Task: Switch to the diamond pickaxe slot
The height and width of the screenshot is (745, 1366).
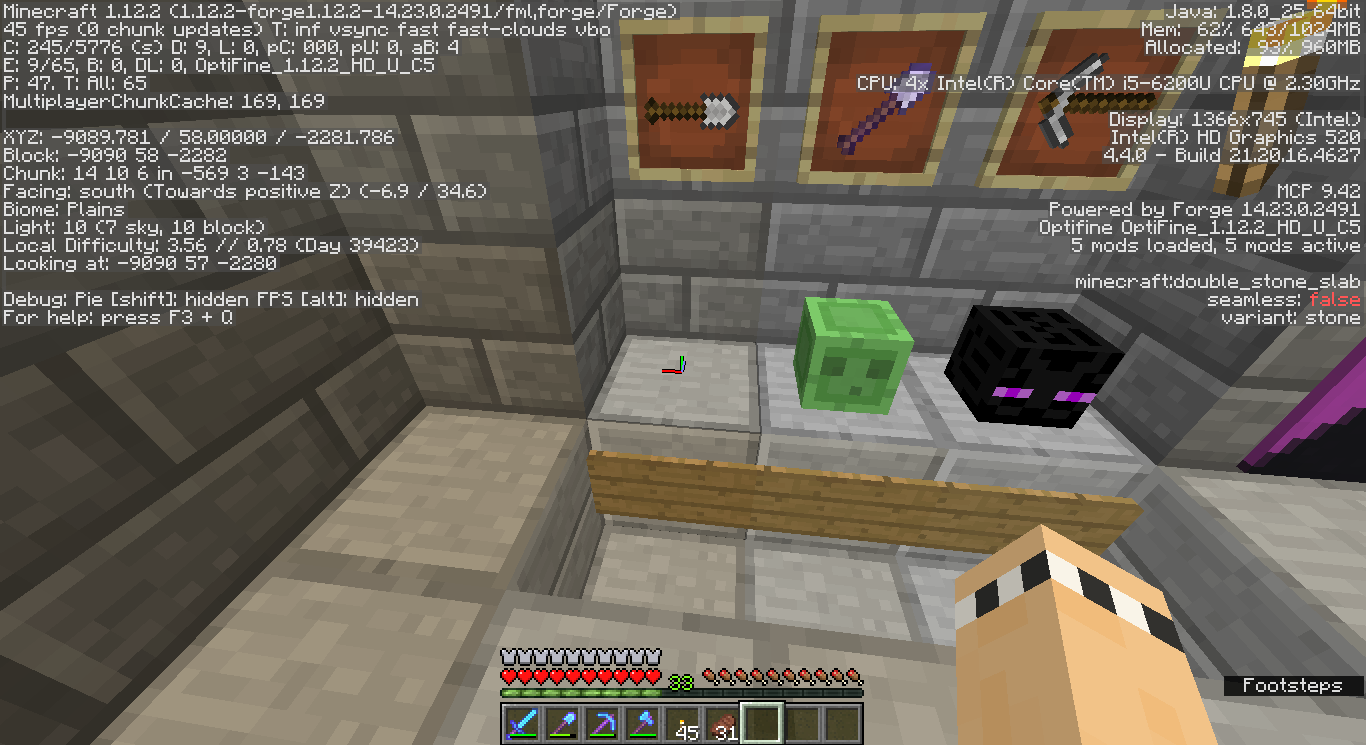Action: pos(602,722)
